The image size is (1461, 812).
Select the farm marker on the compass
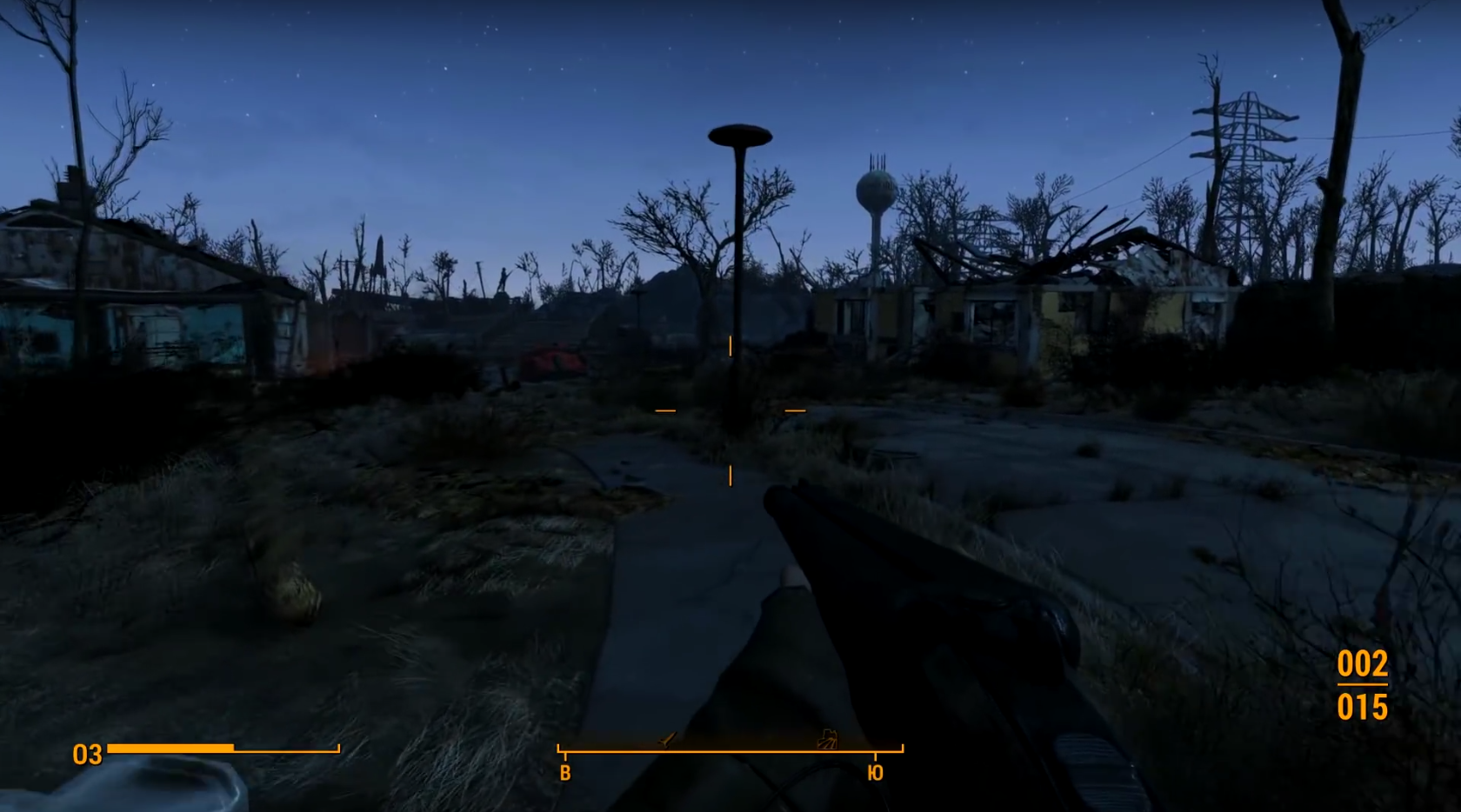point(827,740)
